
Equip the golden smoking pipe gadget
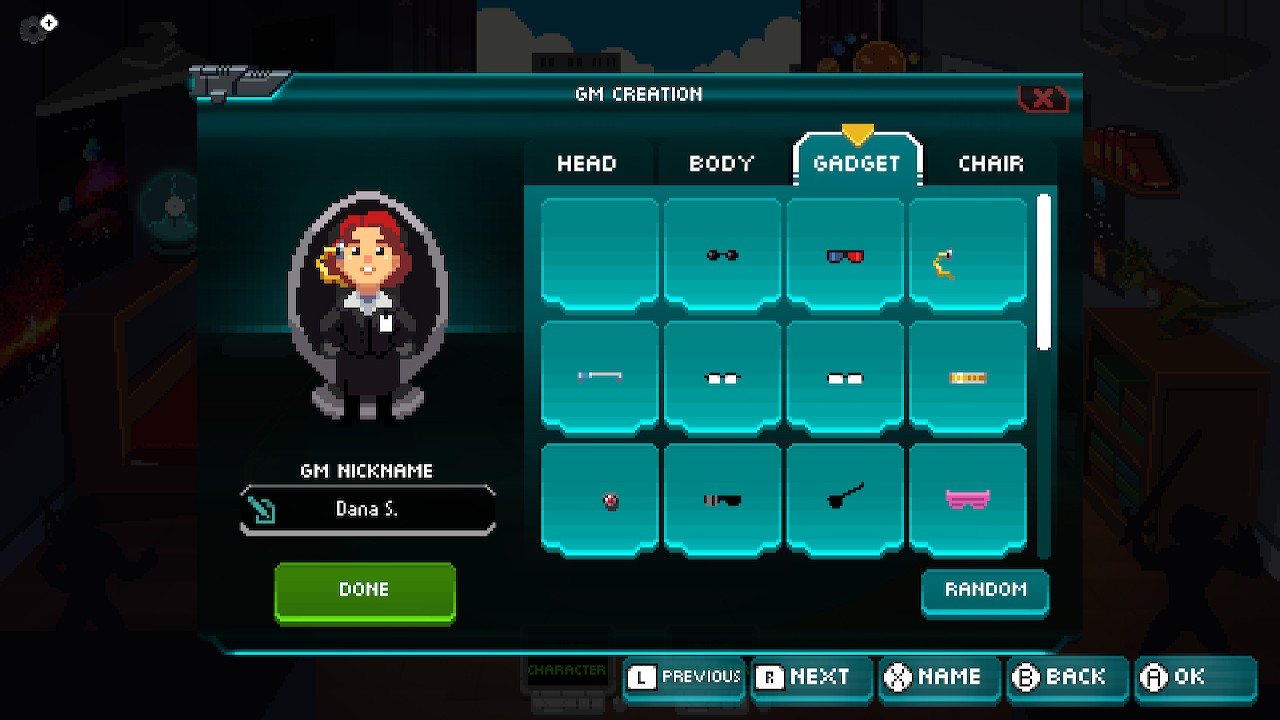[x=968, y=253]
